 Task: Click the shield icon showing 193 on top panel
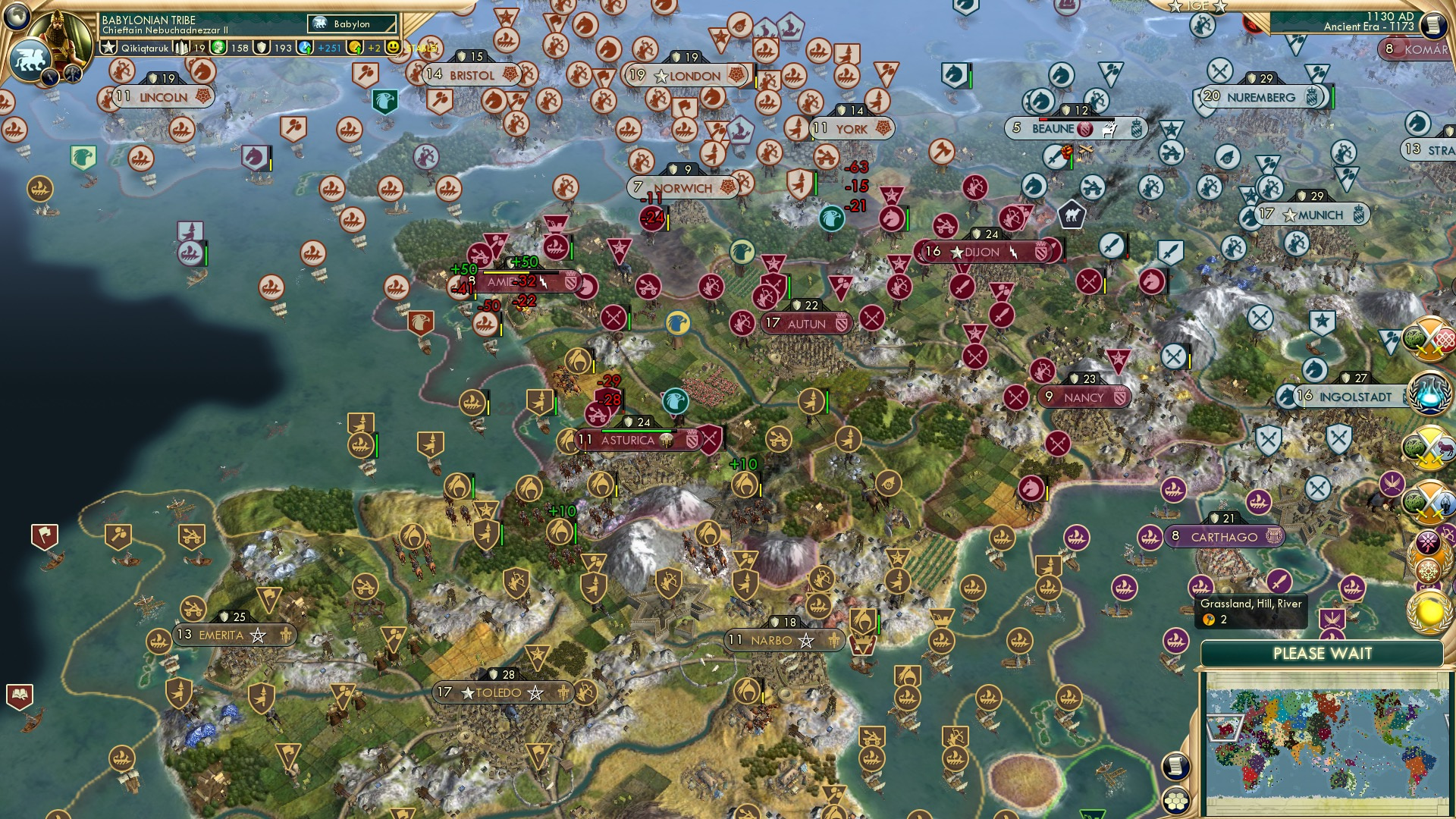click(x=263, y=48)
